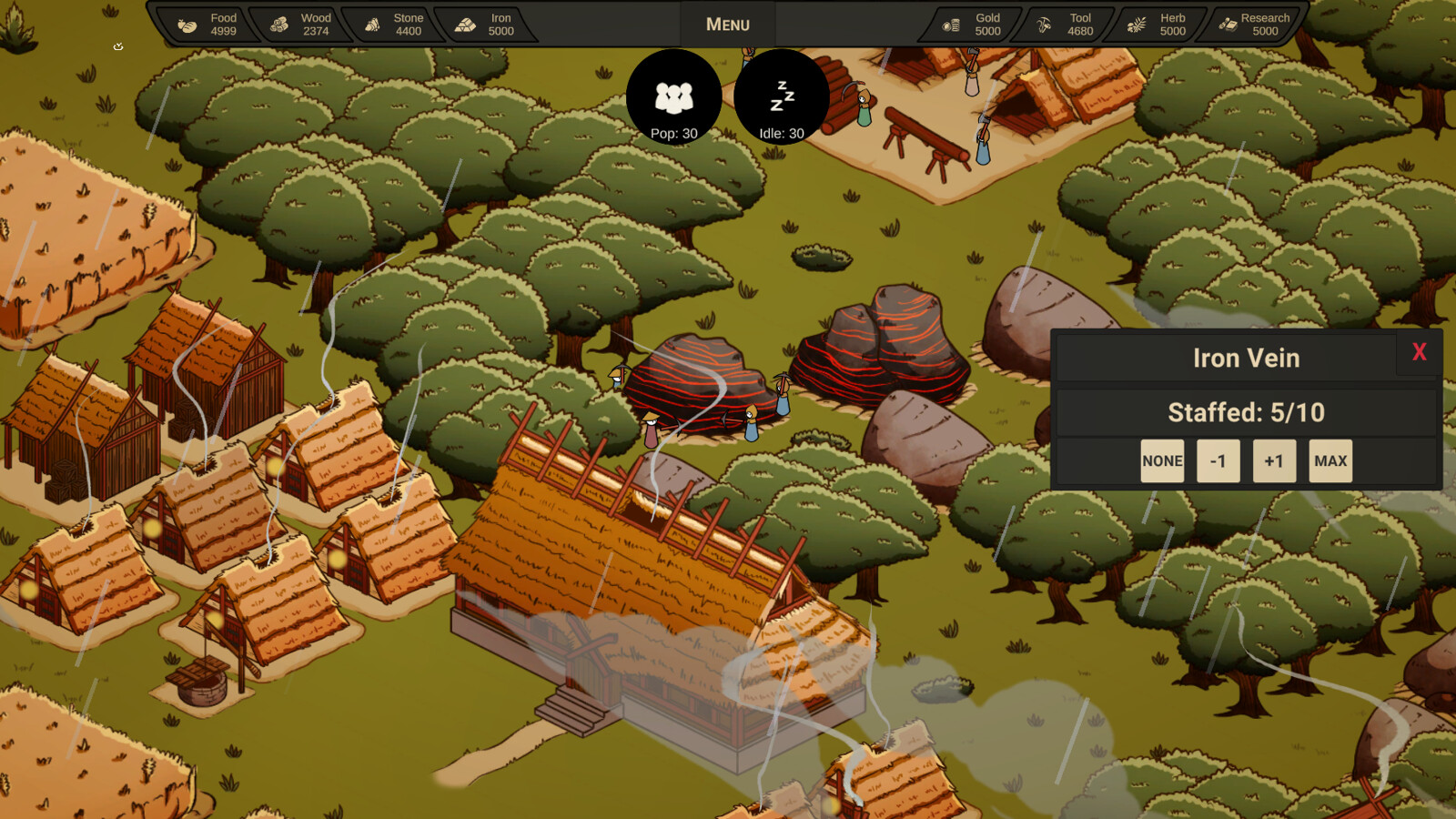The image size is (1456, 819).
Task: Open the Menu at top center
Action: [727, 24]
